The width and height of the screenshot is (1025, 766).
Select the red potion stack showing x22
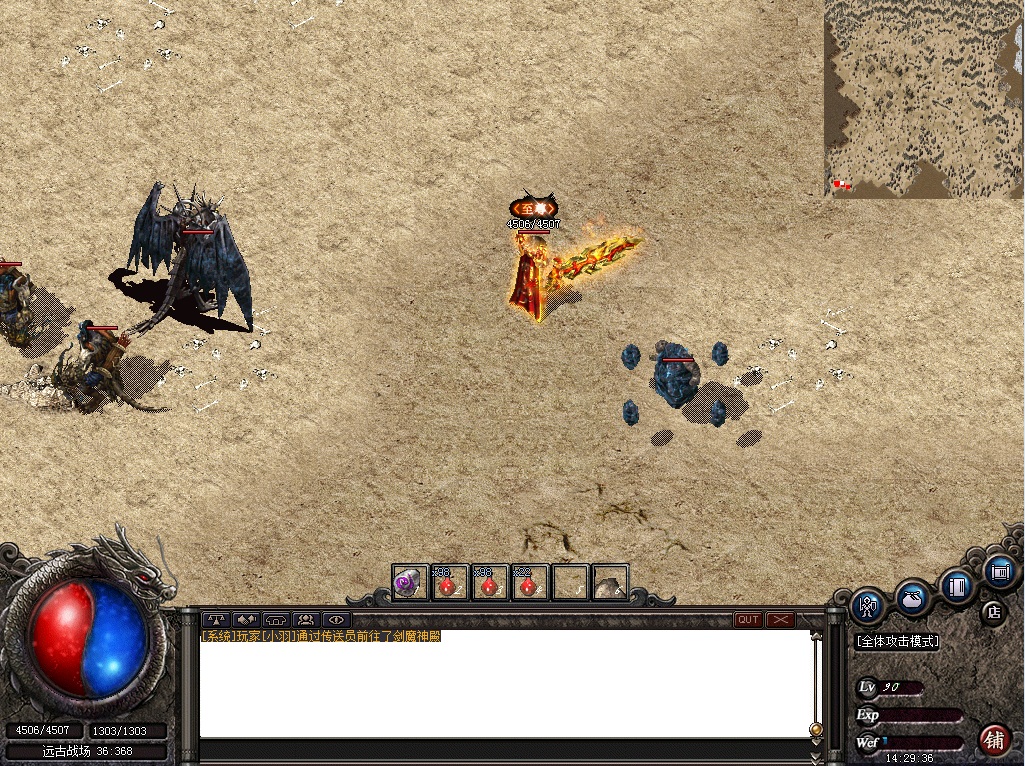[529, 583]
